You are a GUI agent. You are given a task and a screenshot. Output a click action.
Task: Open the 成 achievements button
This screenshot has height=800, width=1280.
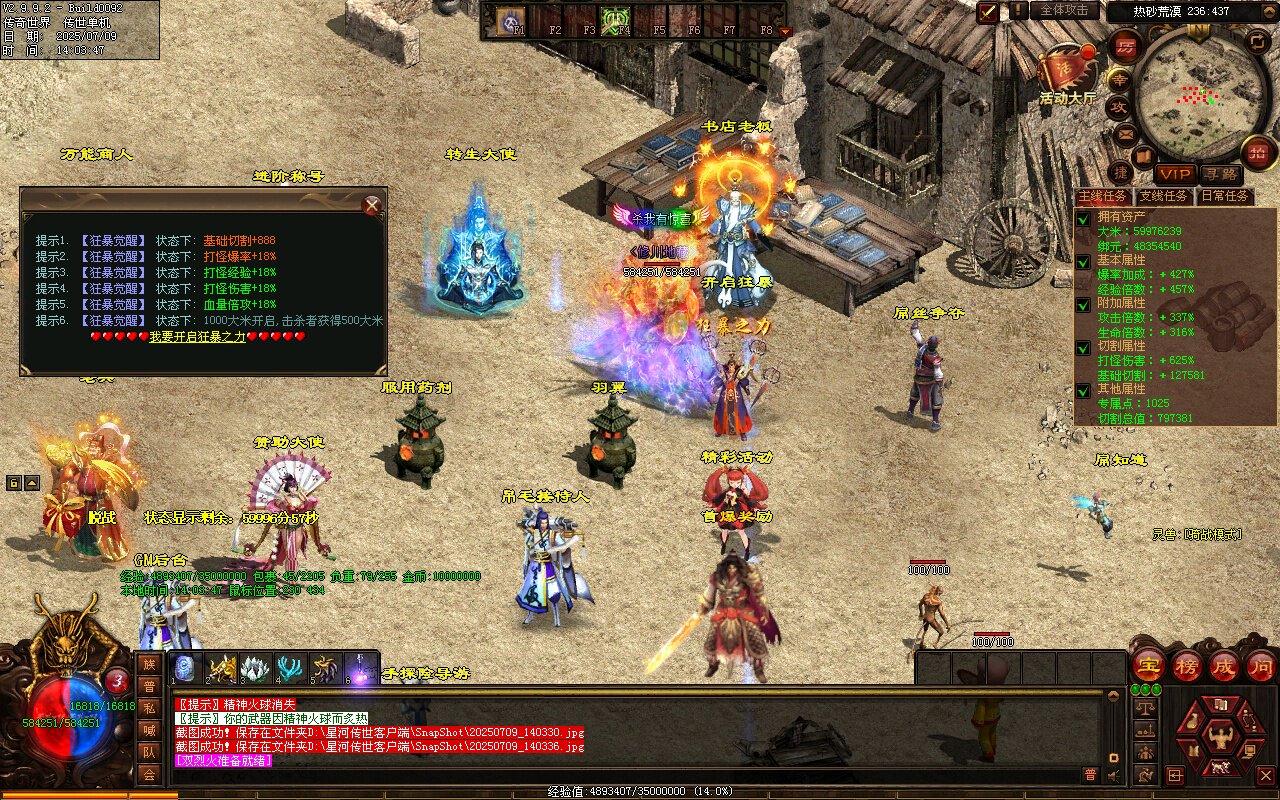point(1224,665)
